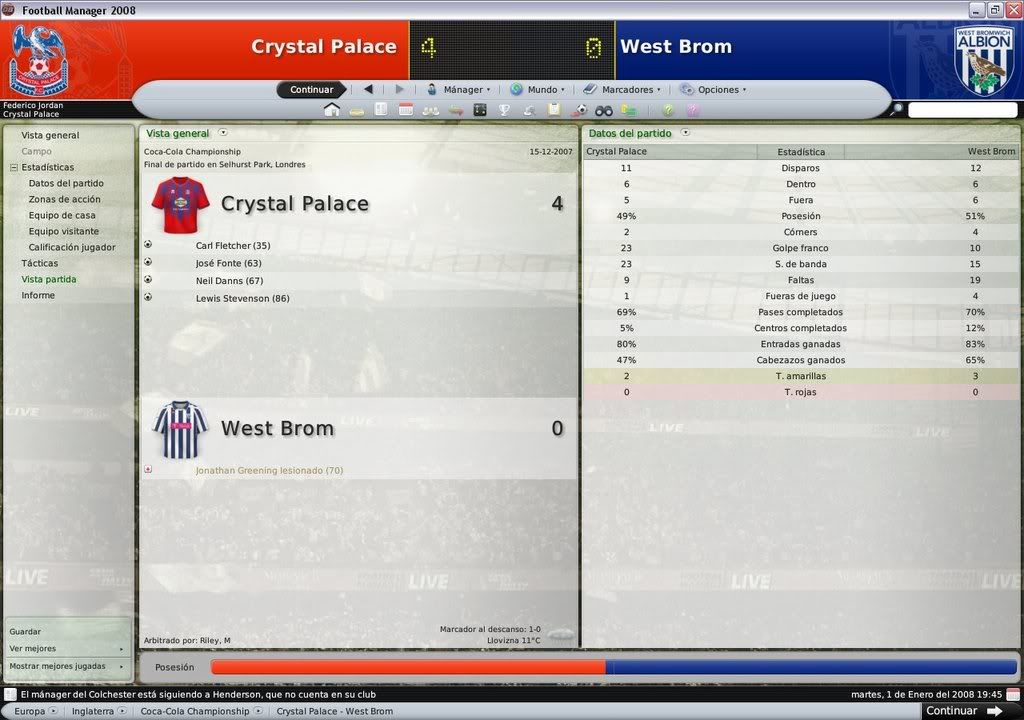Click the binoculars scouting icon
Viewport: 1024px width, 720px height.
[604, 110]
